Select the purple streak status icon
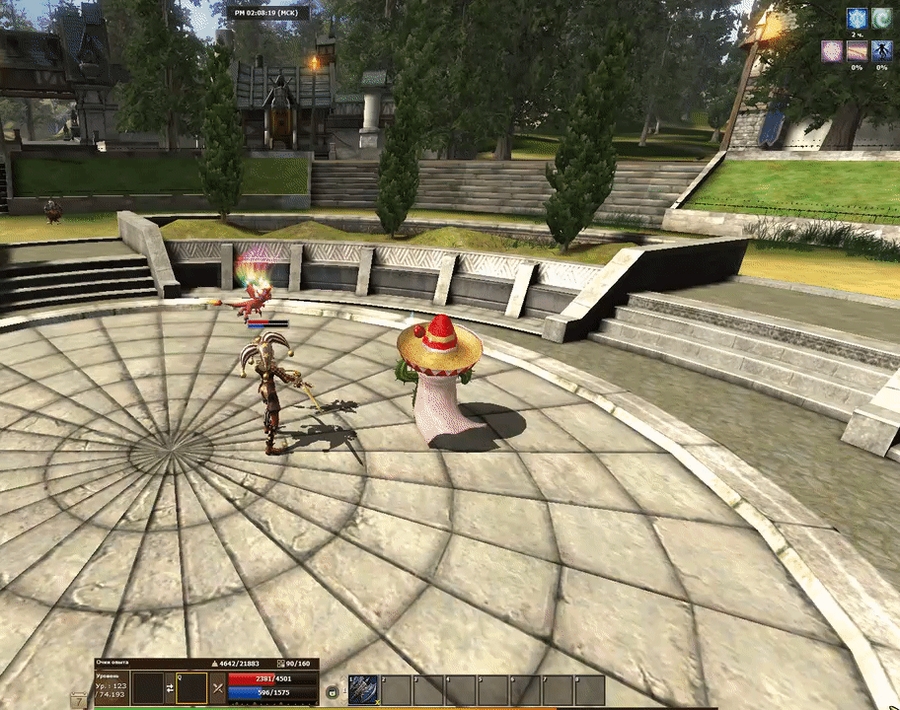This screenshot has height=710, width=900. pyautogui.click(x=856, y=51)
